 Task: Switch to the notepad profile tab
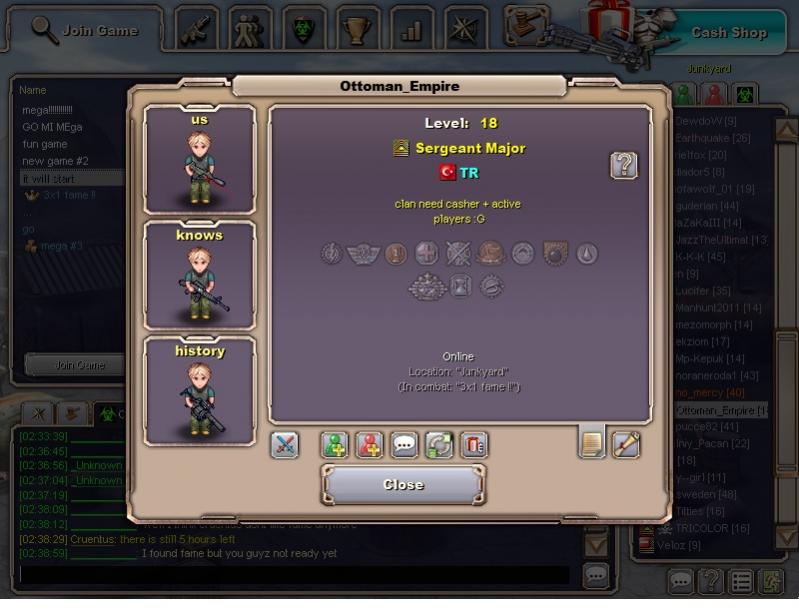(592, 442)
